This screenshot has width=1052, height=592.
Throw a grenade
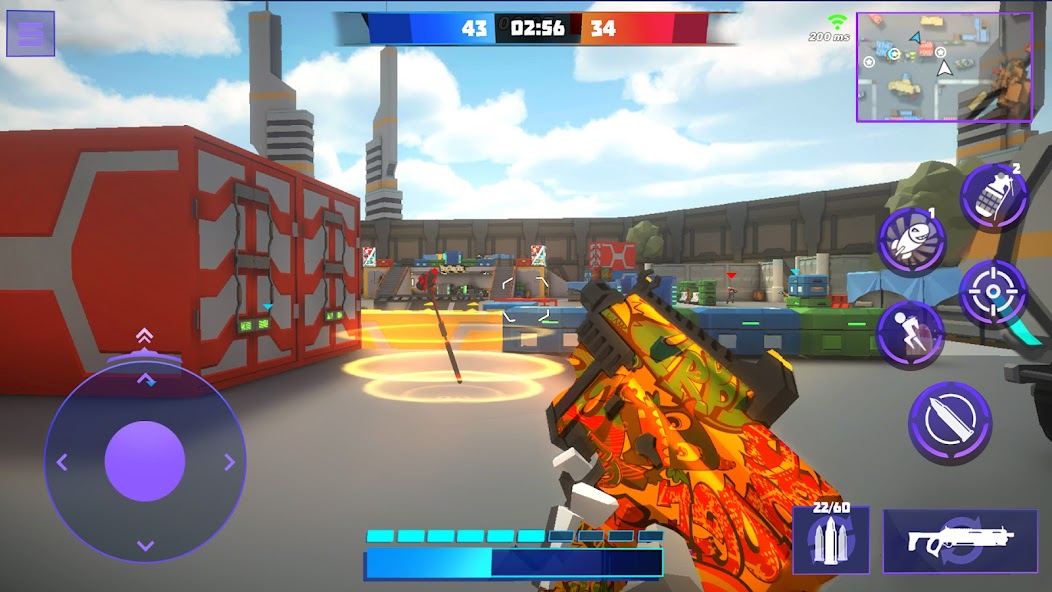tap(994, 196)
